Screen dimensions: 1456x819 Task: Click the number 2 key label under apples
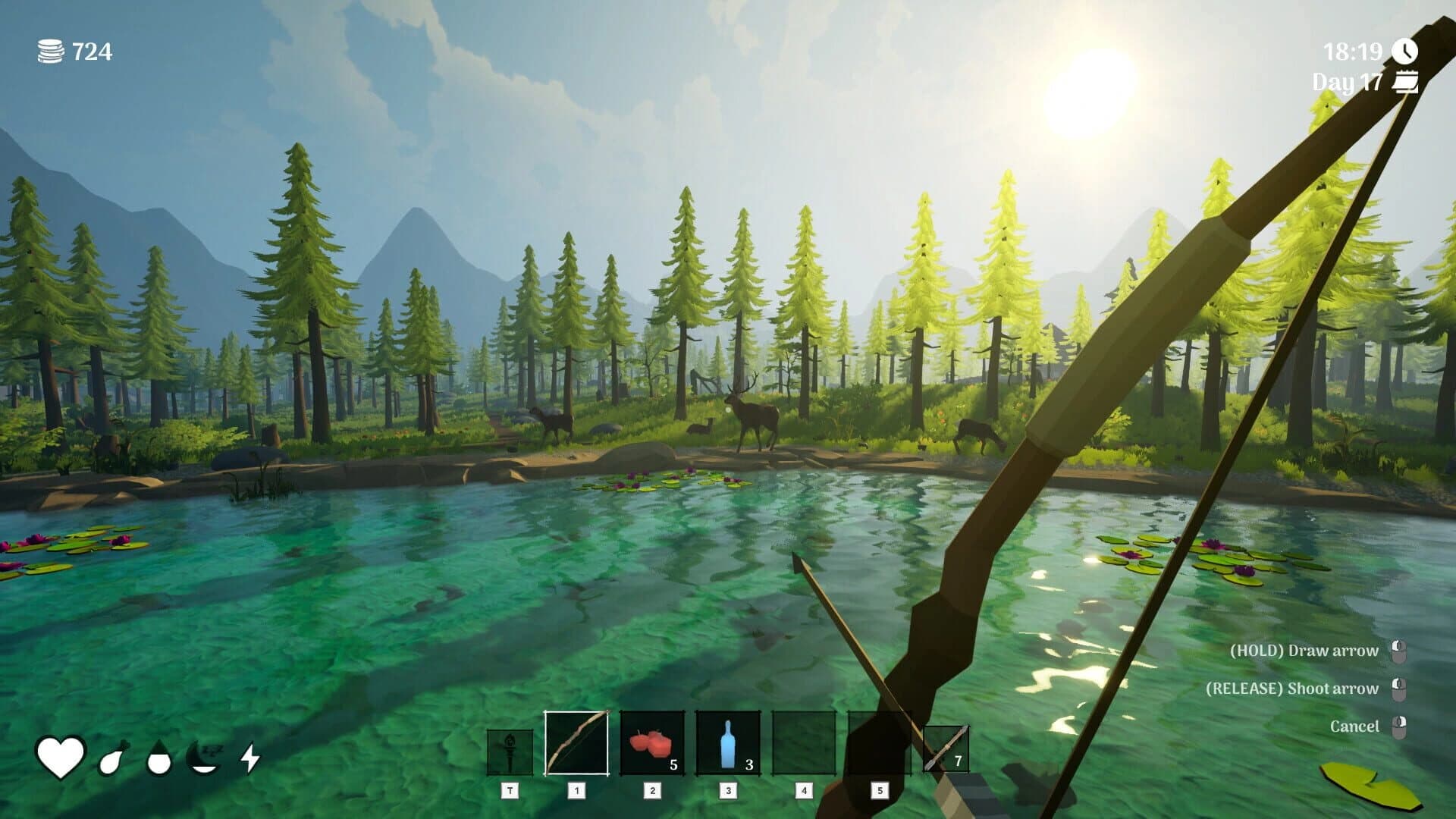pyautogui.click(x=654, y=789)
